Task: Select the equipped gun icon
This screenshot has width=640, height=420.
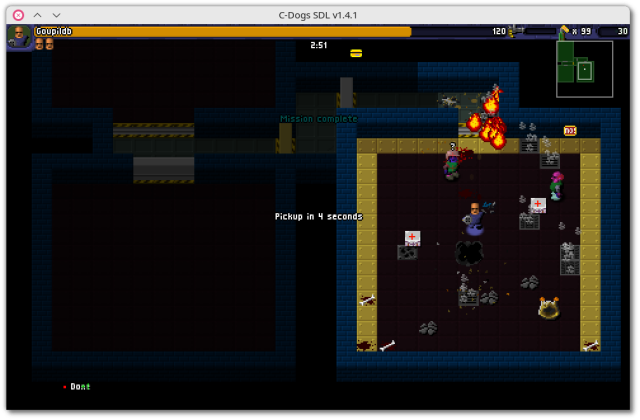Action: pos(520,32)
